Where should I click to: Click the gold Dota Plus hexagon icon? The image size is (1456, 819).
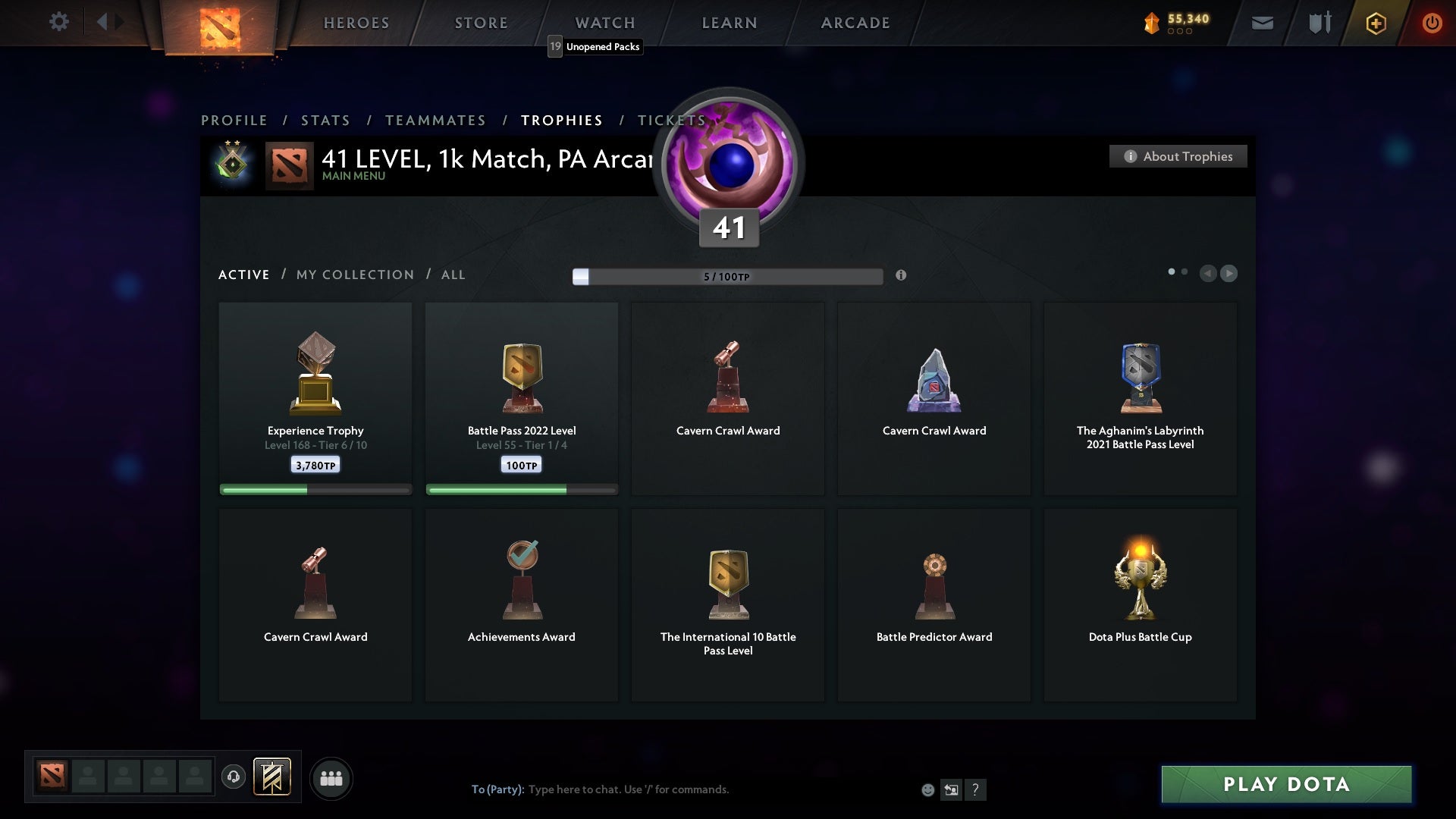coord(1376,23)
